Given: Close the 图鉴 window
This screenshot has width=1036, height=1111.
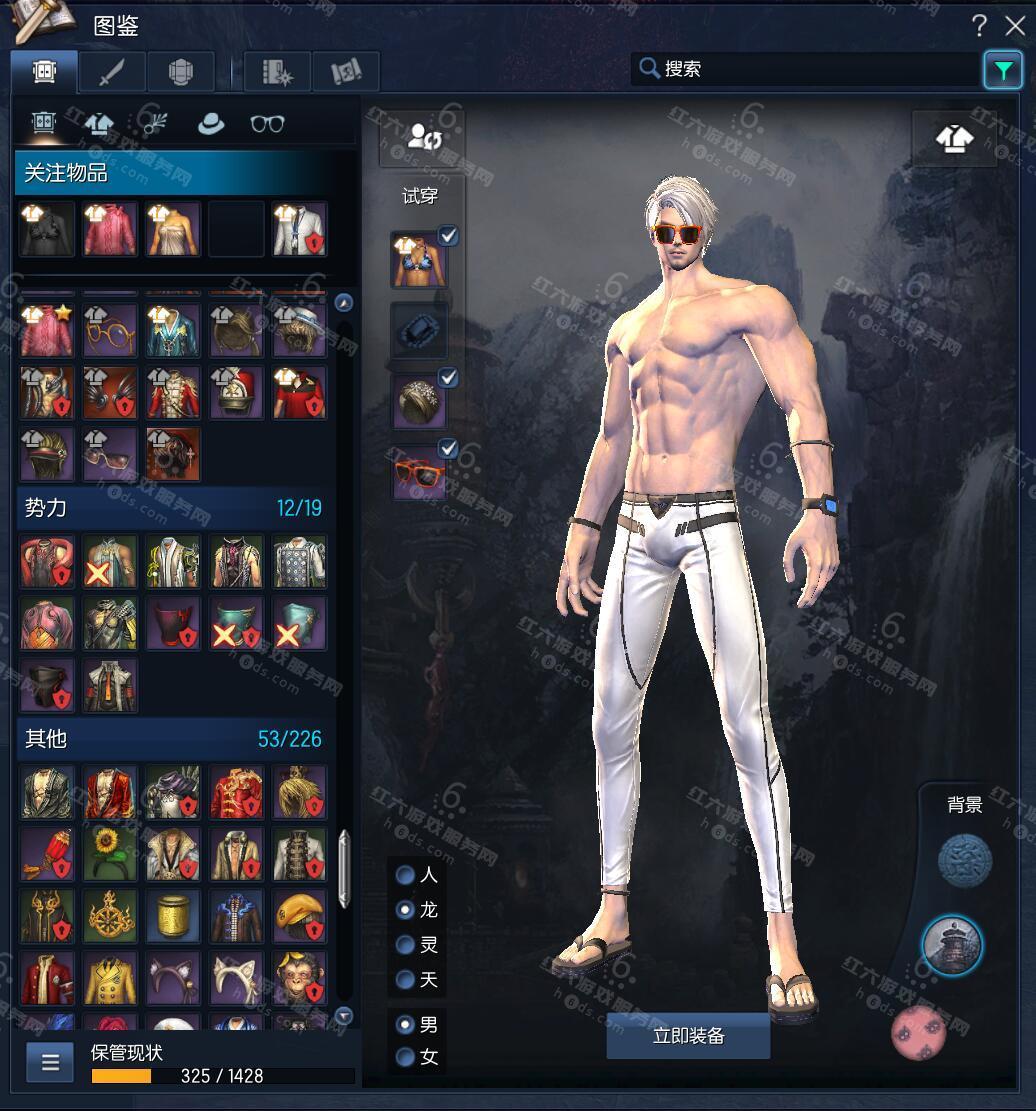Looking at the screenshot, I should pos(1014,26).
